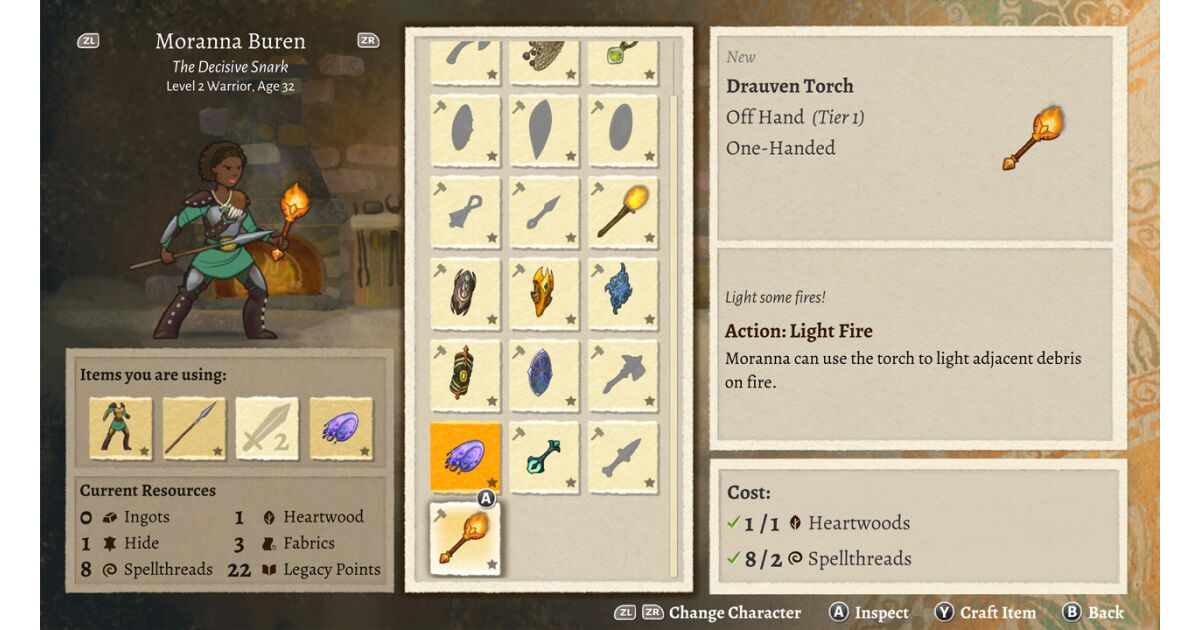The height and width of the screenshot is (630, 1200).
Task: Choose the highlighted purple shell crafting tile
Action: 465,457
